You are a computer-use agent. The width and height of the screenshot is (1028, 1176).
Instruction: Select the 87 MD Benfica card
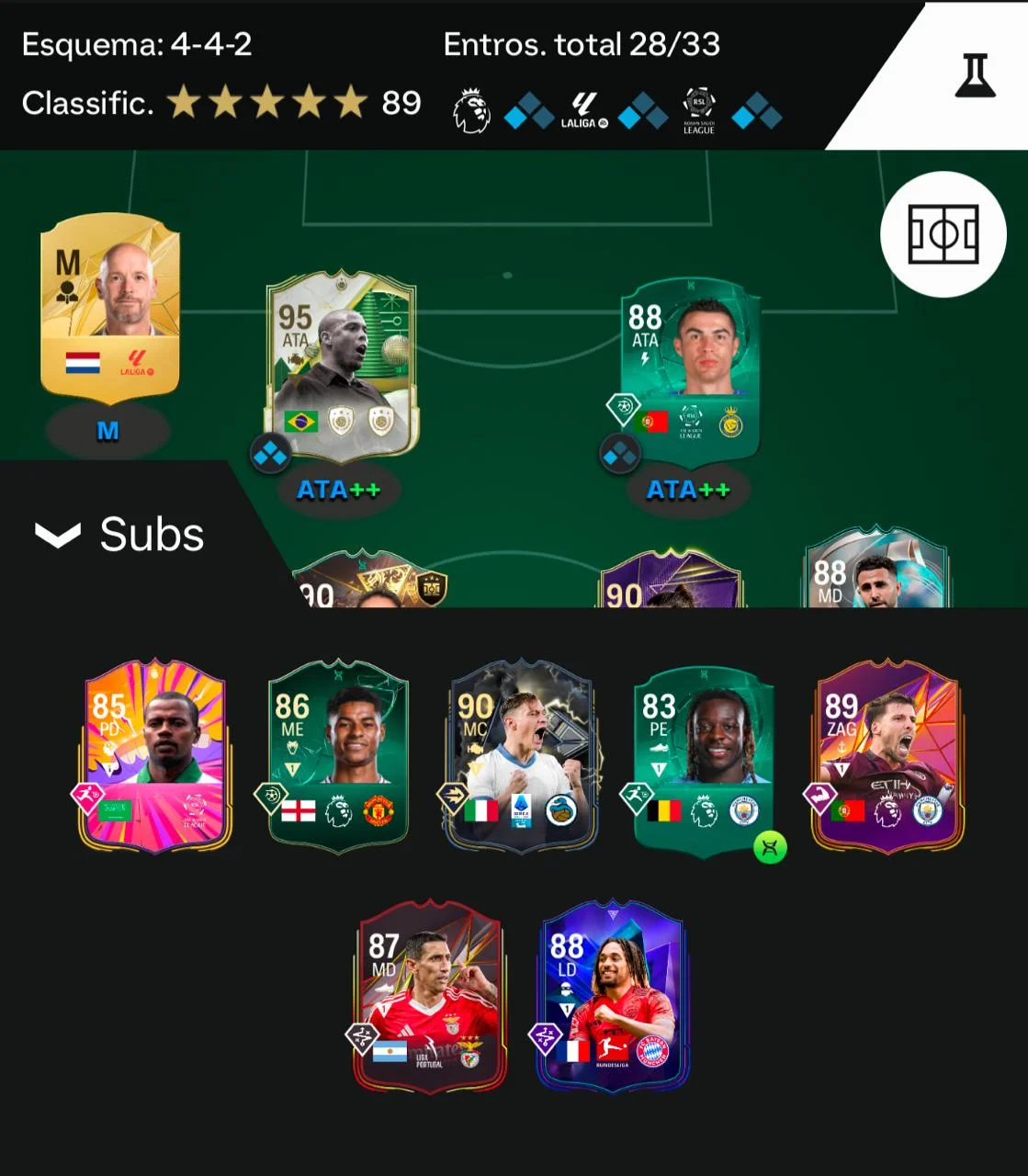click(x=429, y=997)
